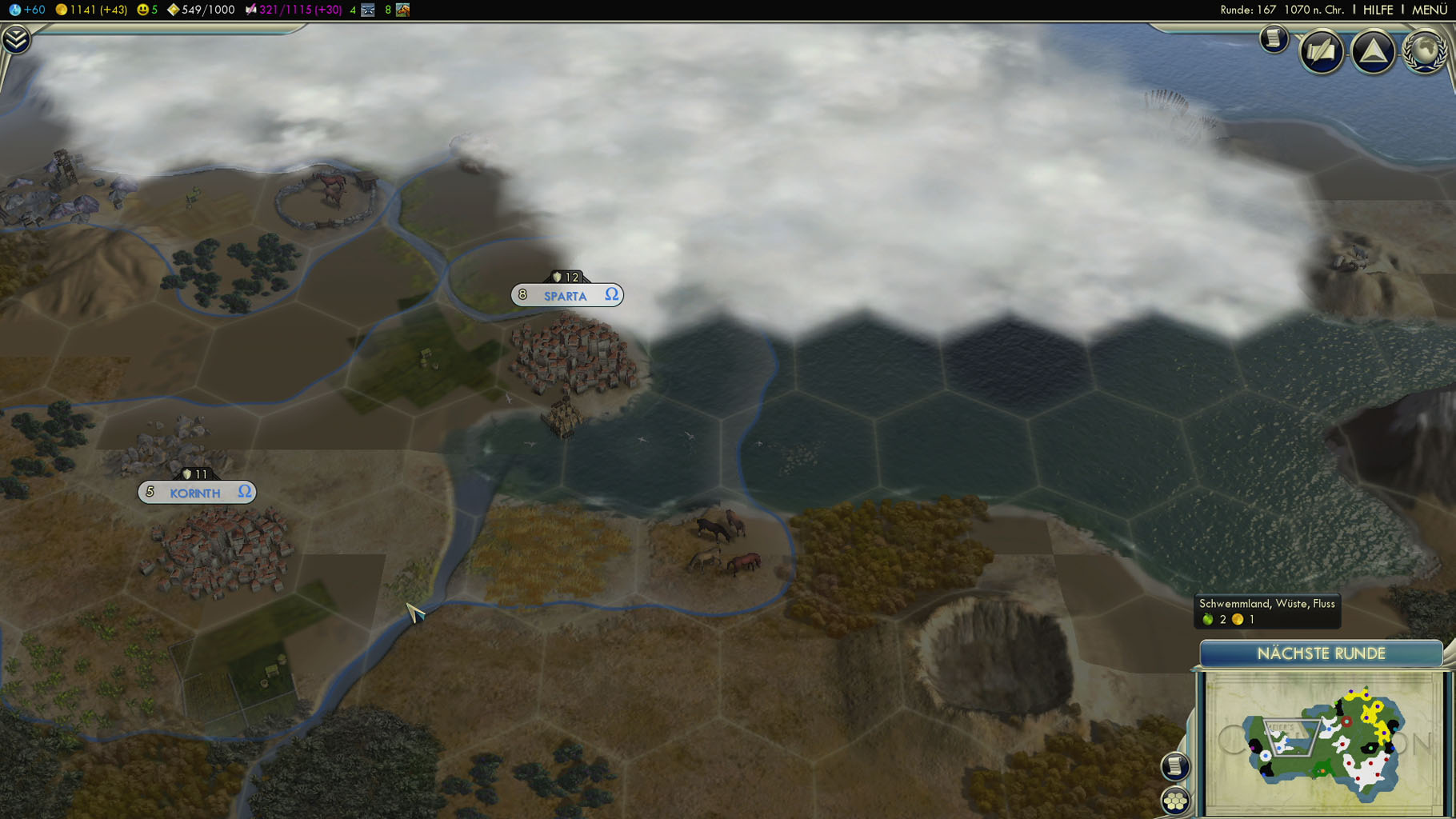Click the horses resource icon in the top bar

click(x=402, y=10)
